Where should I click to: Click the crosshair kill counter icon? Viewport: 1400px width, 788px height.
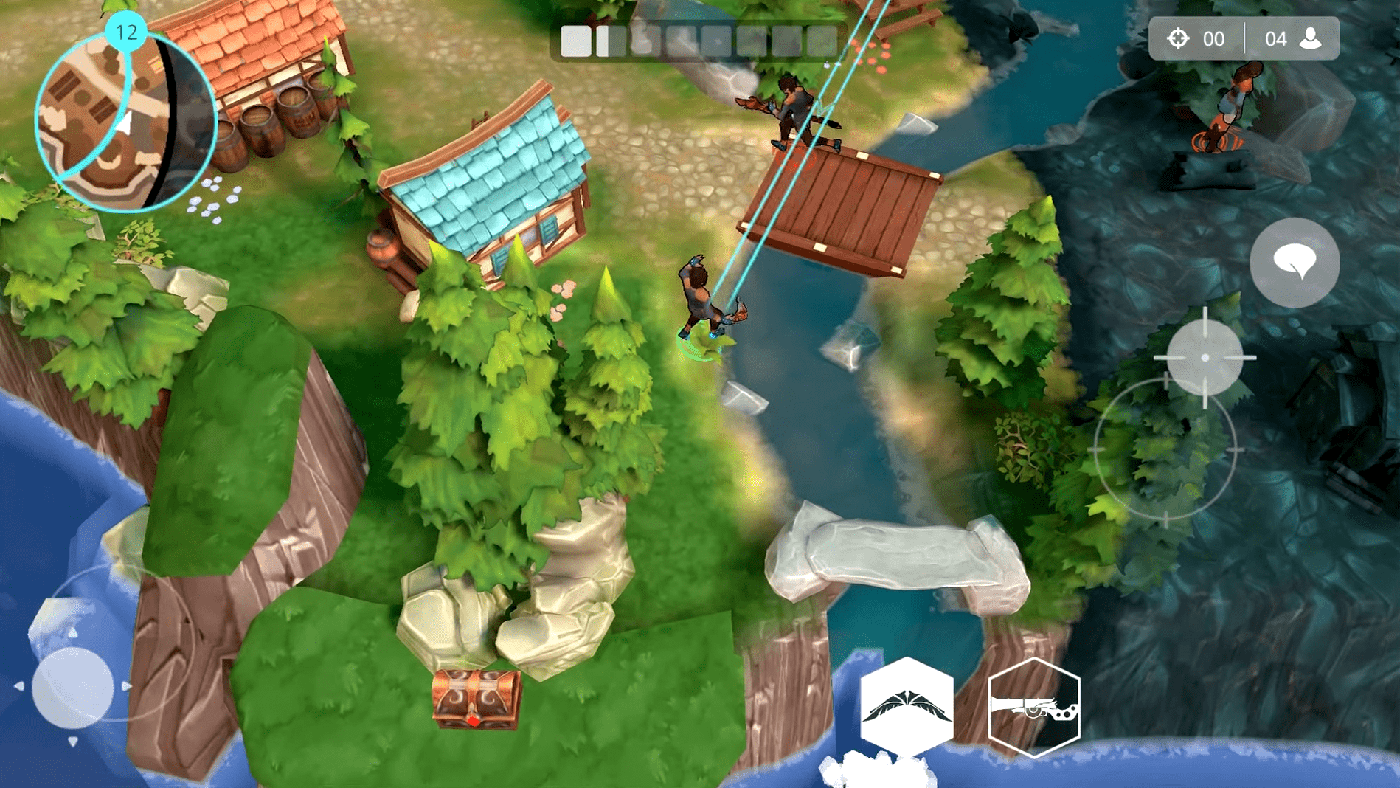click(x=1178, y=38)
